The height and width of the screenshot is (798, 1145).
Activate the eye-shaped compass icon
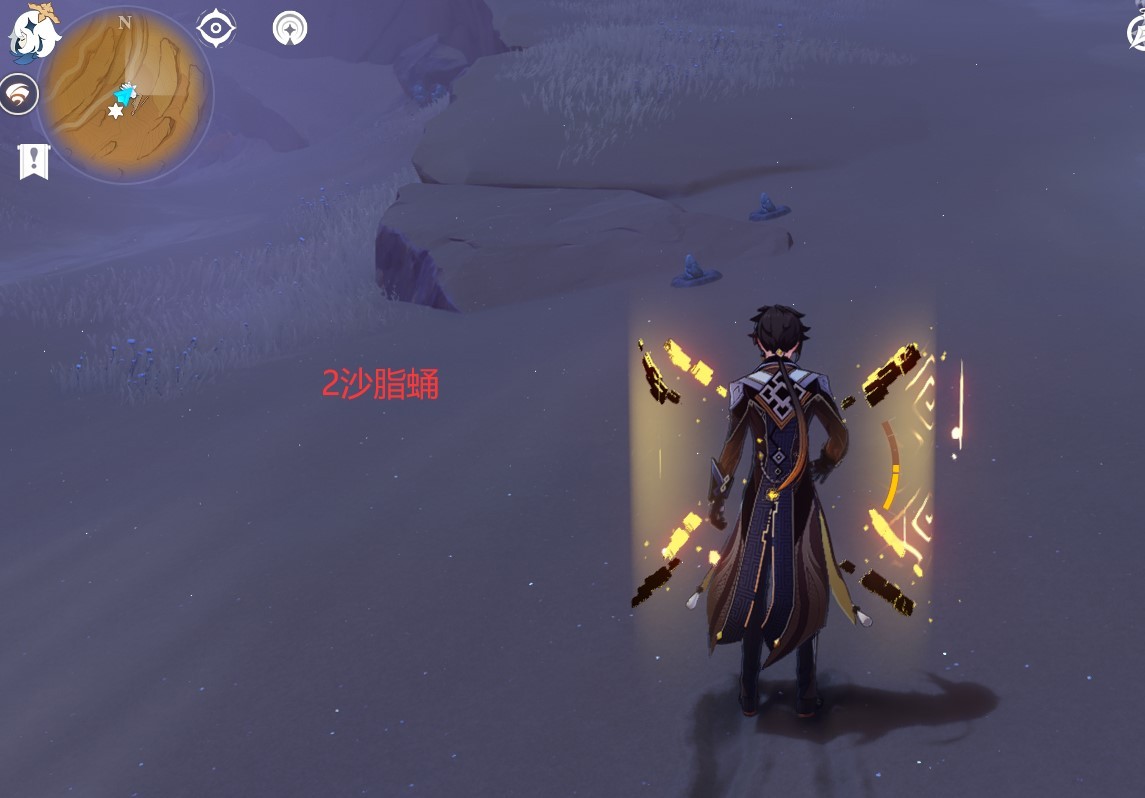(x=216, y=28)
